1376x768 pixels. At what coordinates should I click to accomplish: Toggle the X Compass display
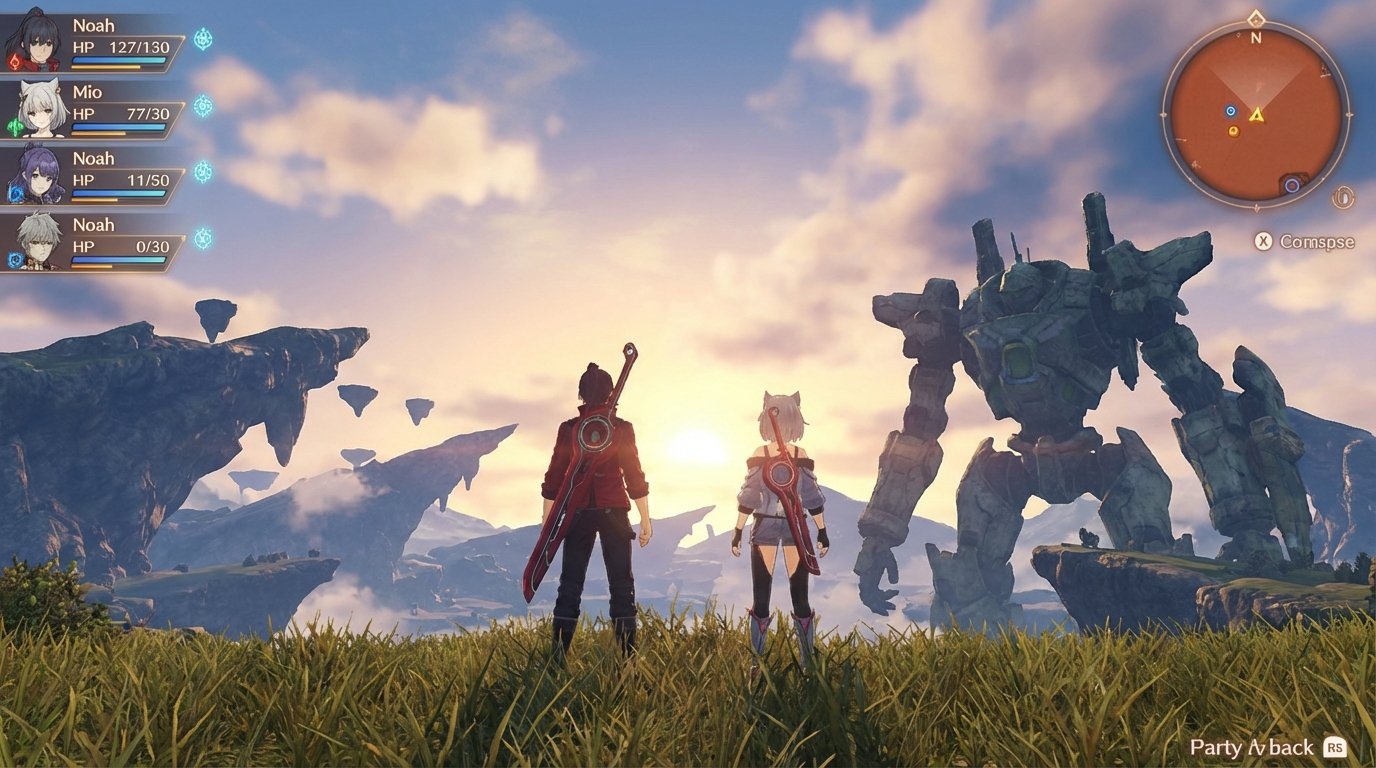(x=1263, y=239)
